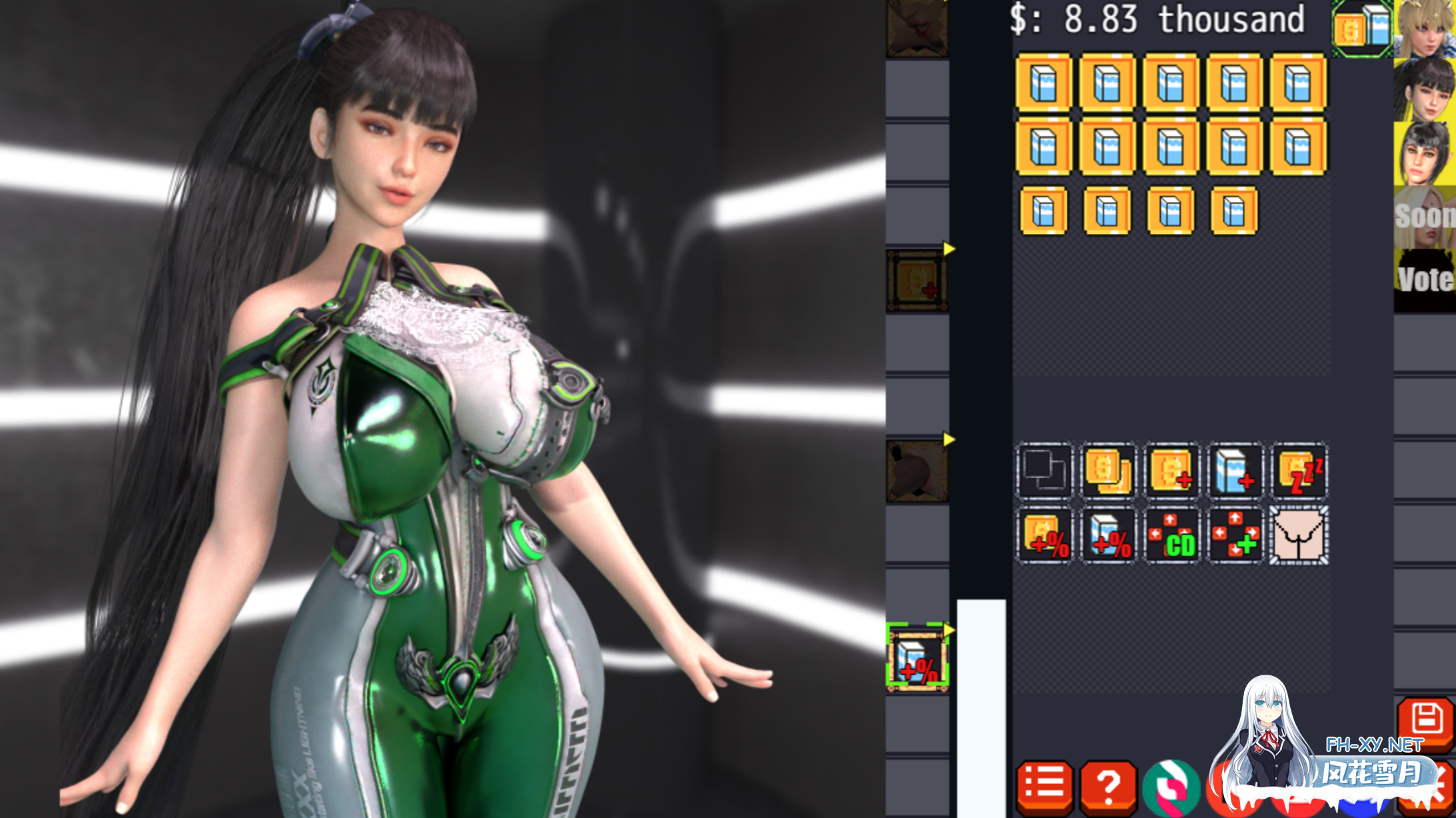Switch to the blonde character portrait tab
The height and width of the screenshot is (818, 1456).
click(x=1426, y=30)
